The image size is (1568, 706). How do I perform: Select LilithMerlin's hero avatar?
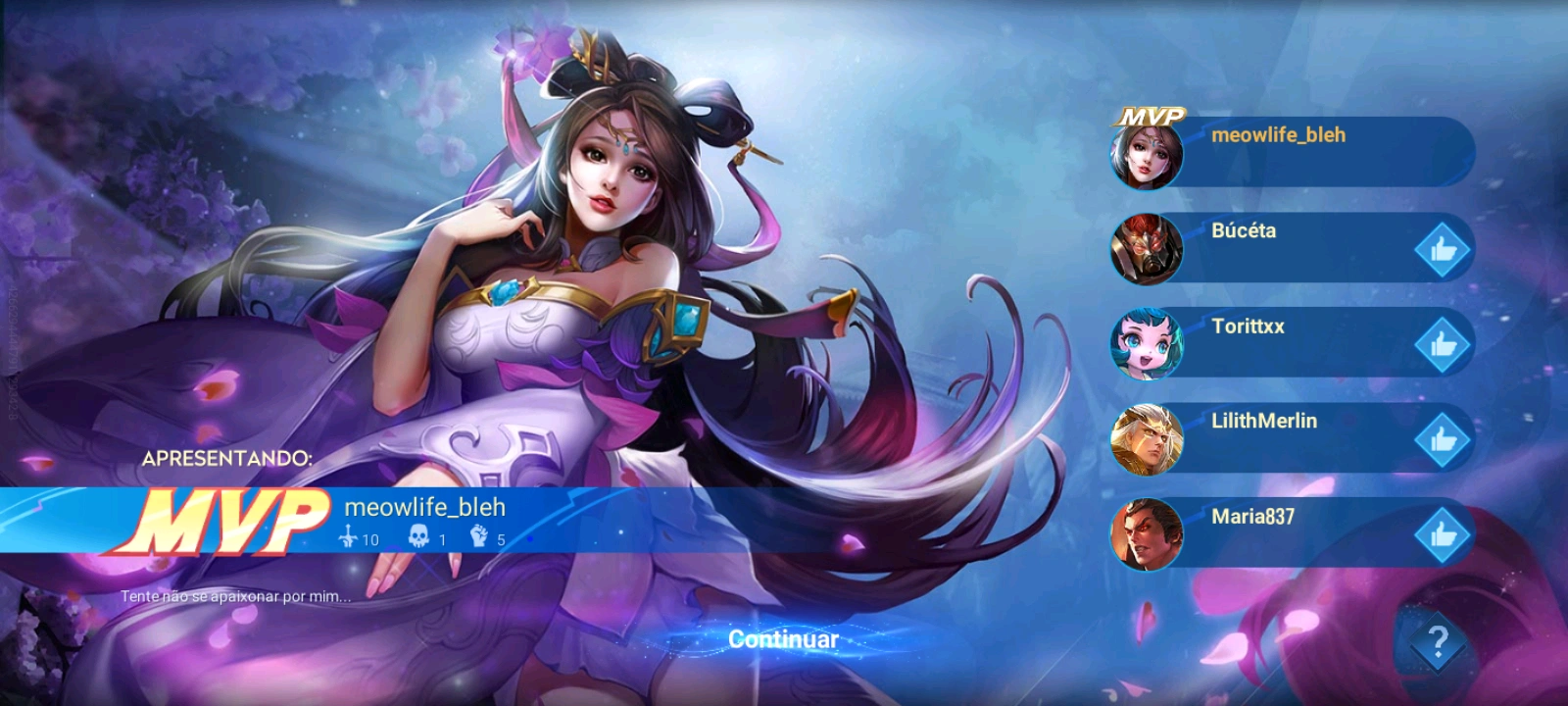tap(1147, 439)
